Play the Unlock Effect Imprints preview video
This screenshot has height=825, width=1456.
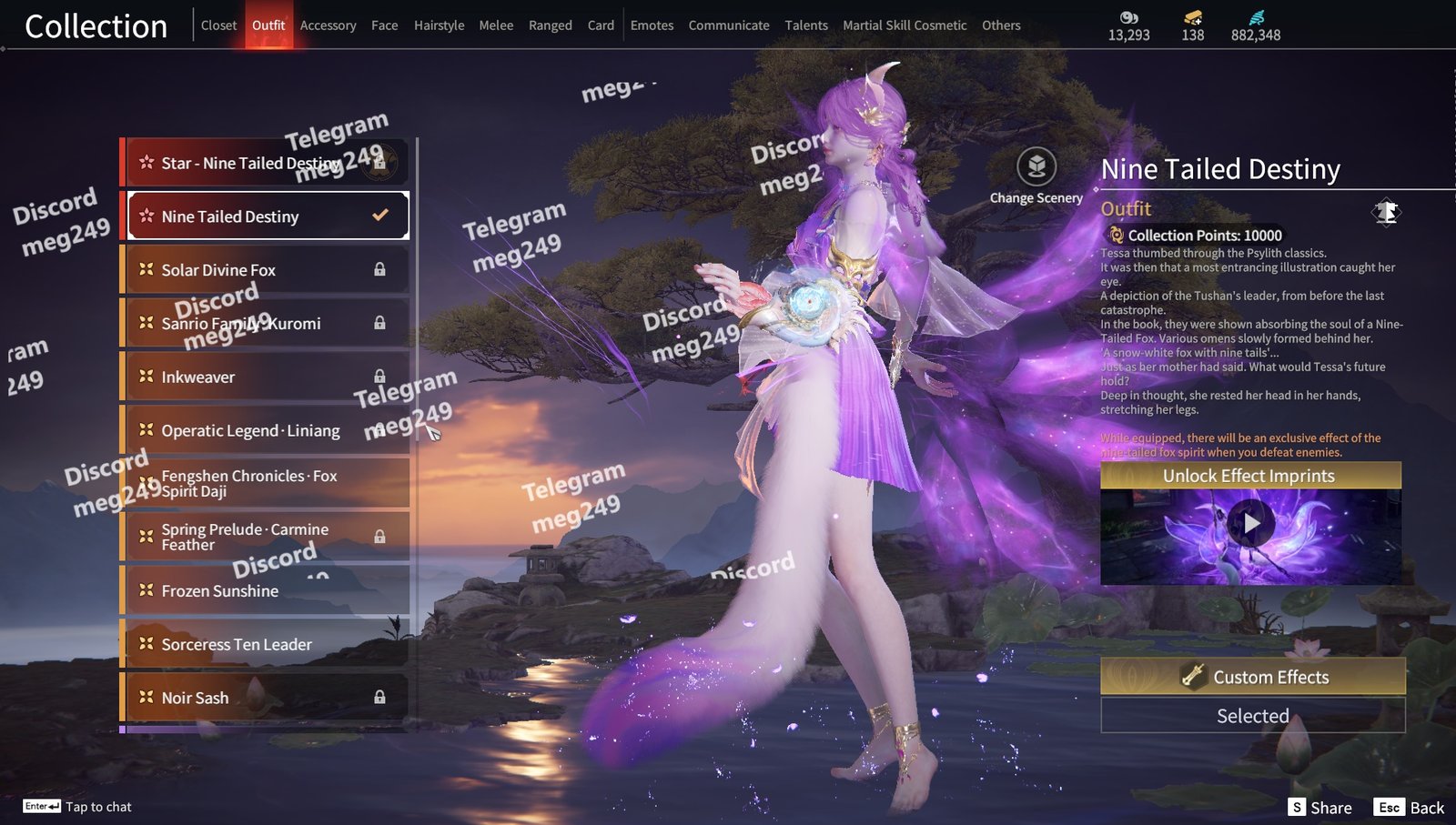click(1251, 523)
